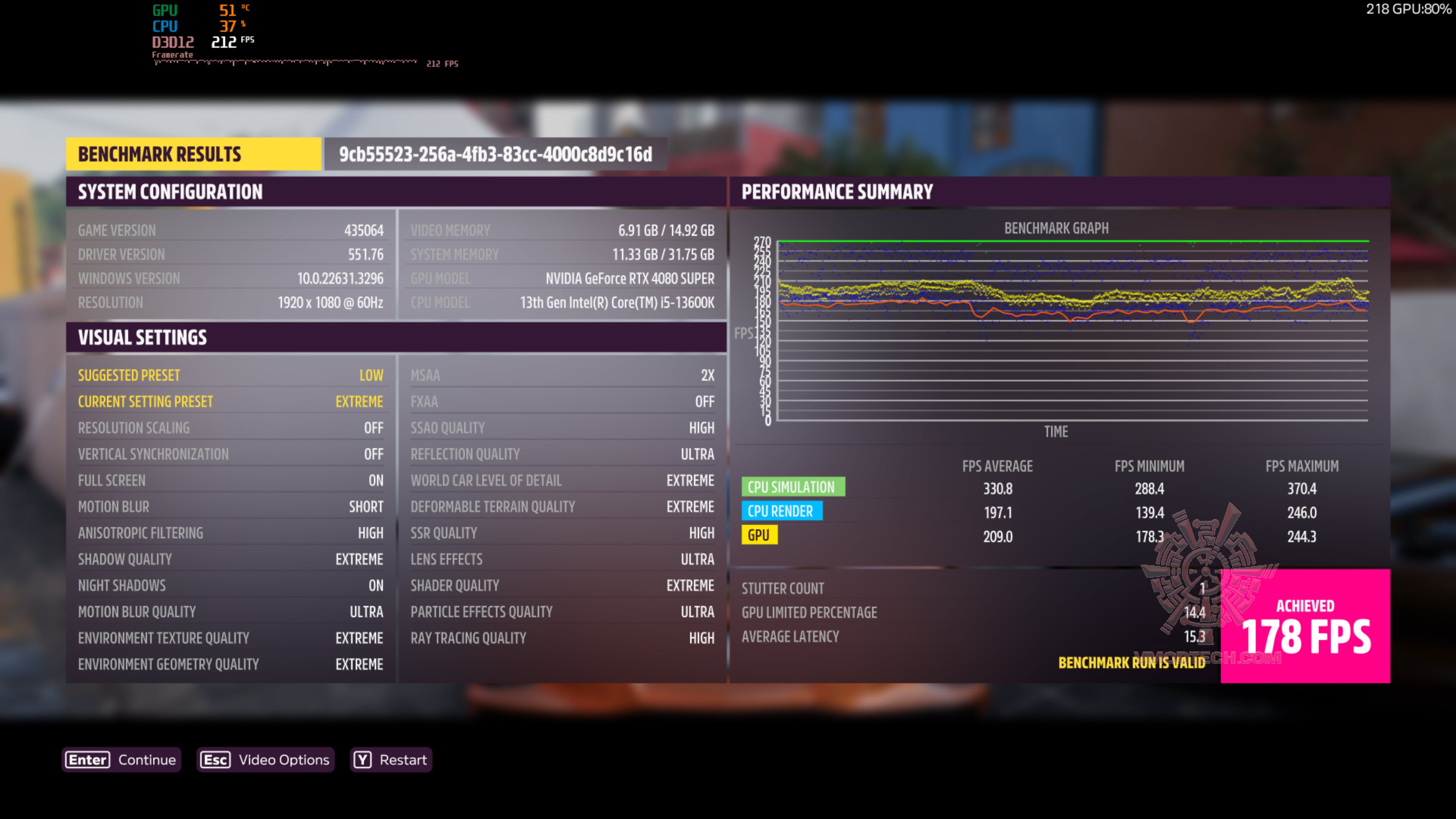Viewport: 1456px width, 819px height.
Task: Continue past the benchmark results
Action: pos(121,759)
